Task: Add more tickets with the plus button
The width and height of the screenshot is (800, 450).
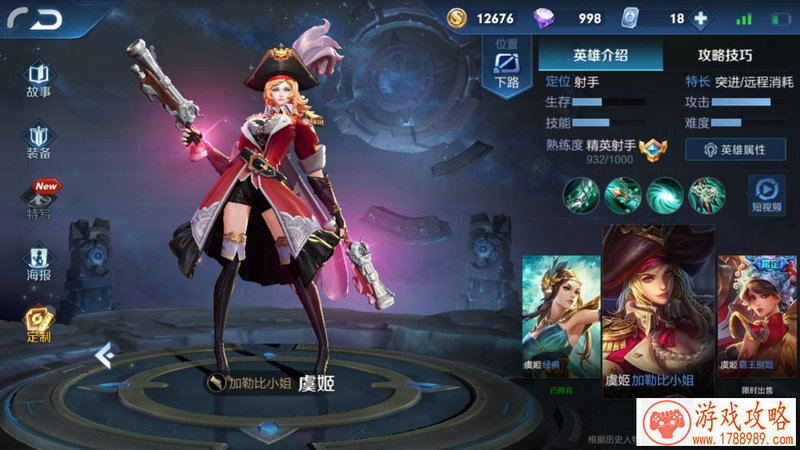Action: pyautogui.click(x=700, y=19)
